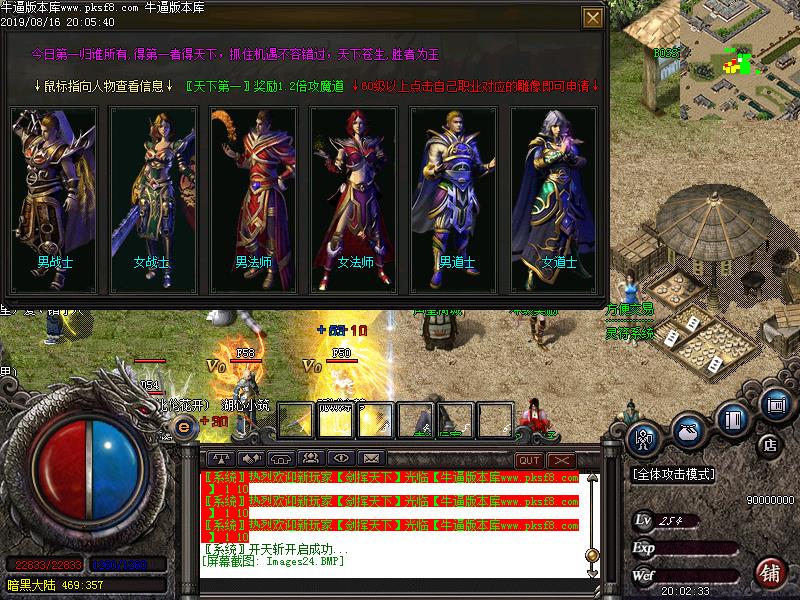This screenshot has width=800, height=600.
Task: Open the character equipment panel icon
Action: pos(645,436)
